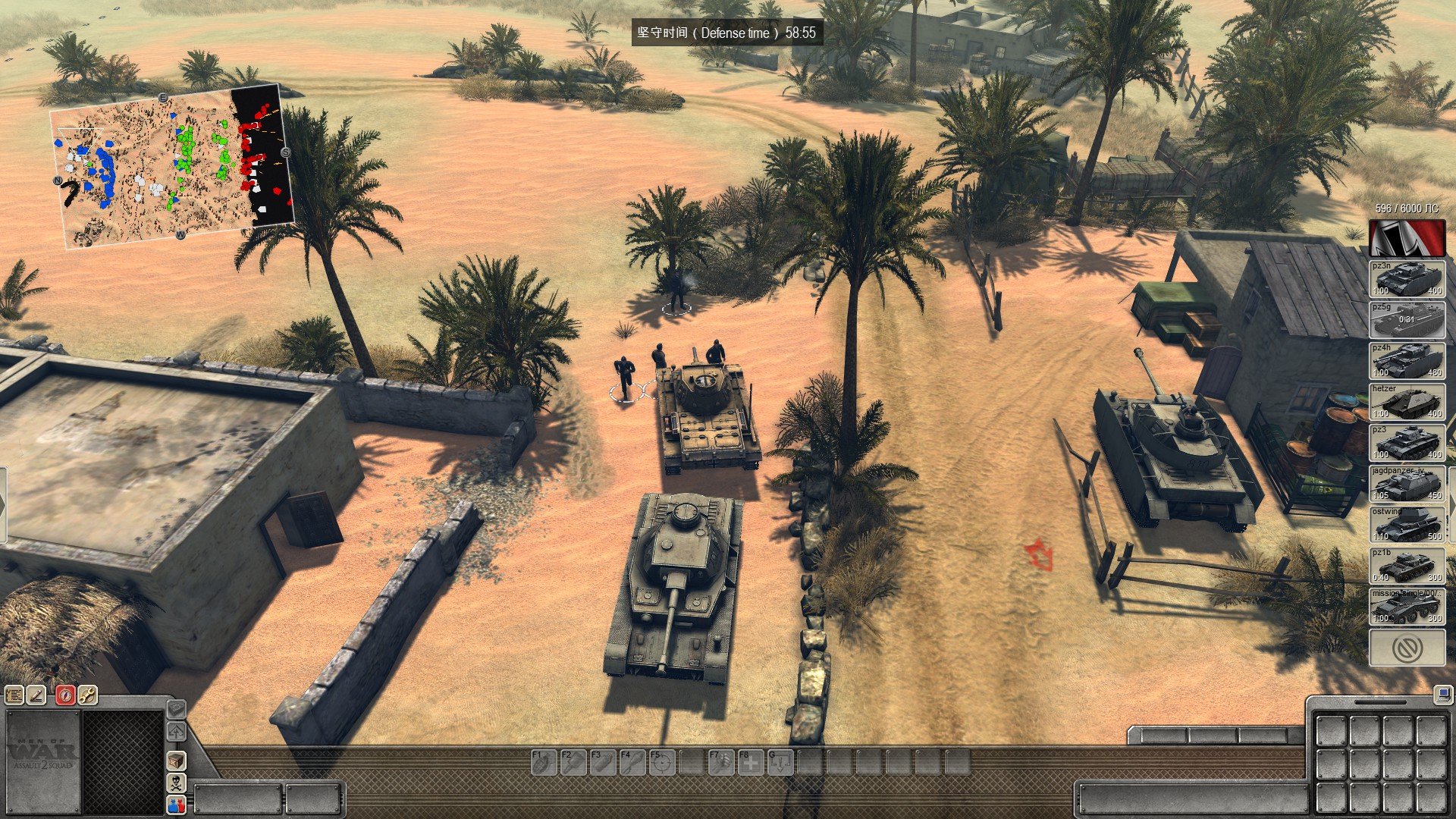Image resolution: width=1456 pixels, height=819 pixels.
Task: Toggle the red compass minimap button
Action: [65, 695]
